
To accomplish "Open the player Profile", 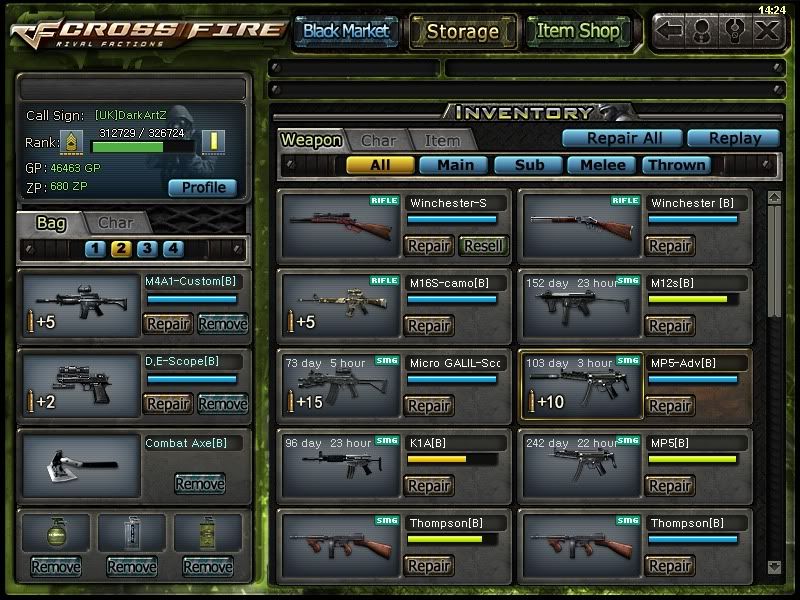I will coord(203,187).
